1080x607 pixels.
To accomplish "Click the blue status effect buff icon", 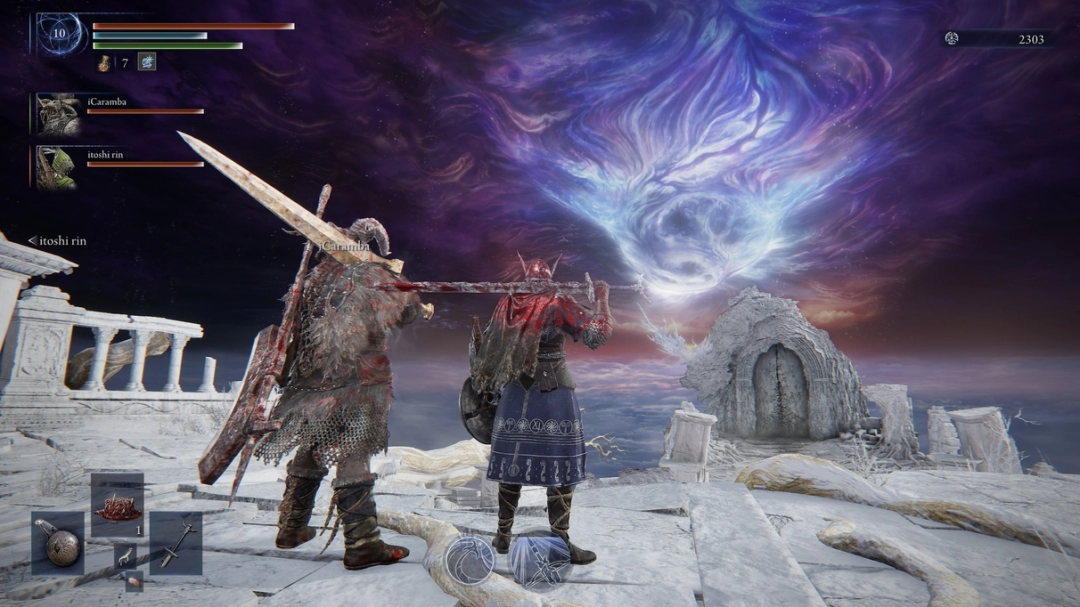I will tap(146, 62).
